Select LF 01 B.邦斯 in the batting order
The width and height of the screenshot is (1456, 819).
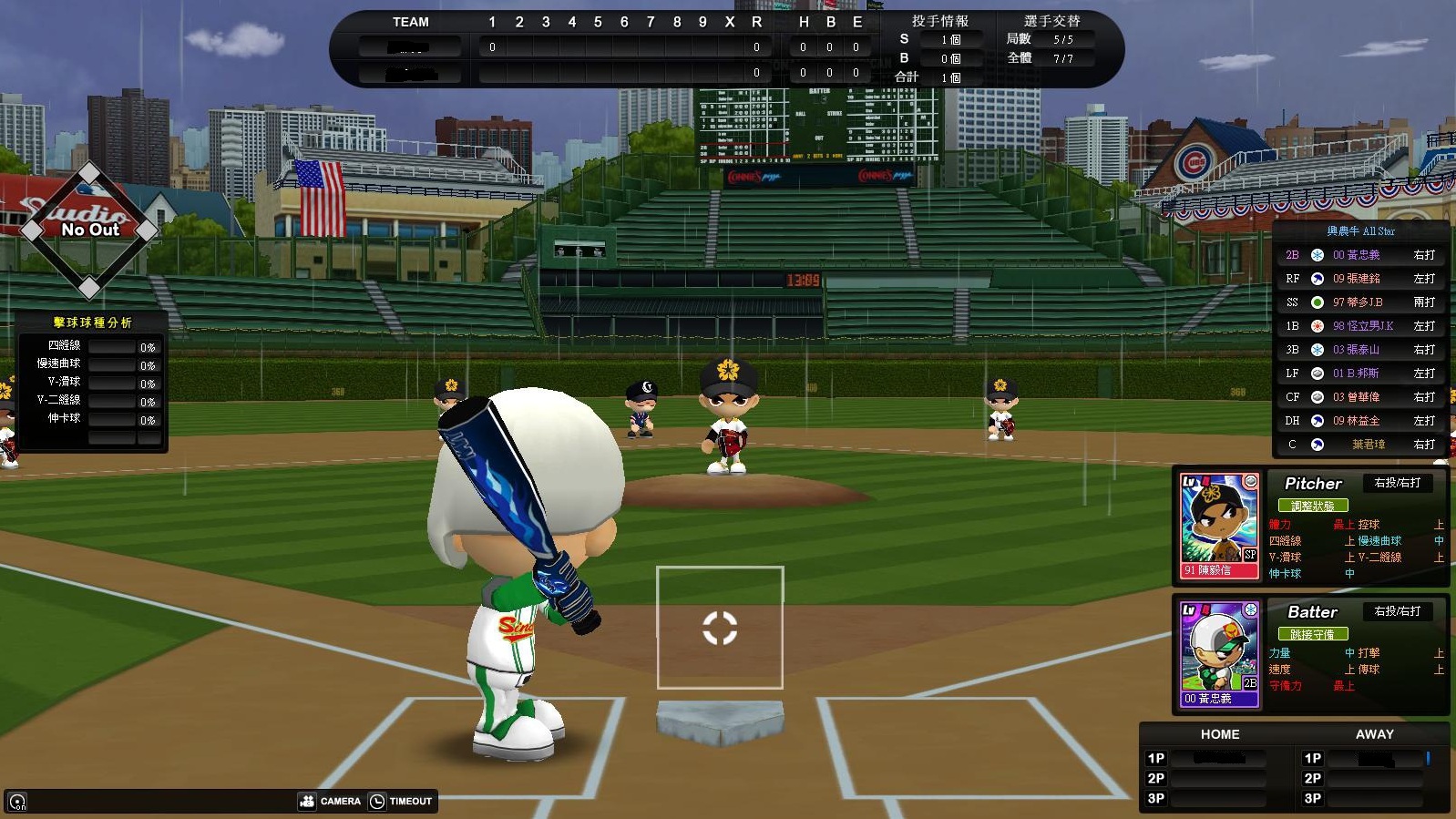click(x=1361, y=374)
